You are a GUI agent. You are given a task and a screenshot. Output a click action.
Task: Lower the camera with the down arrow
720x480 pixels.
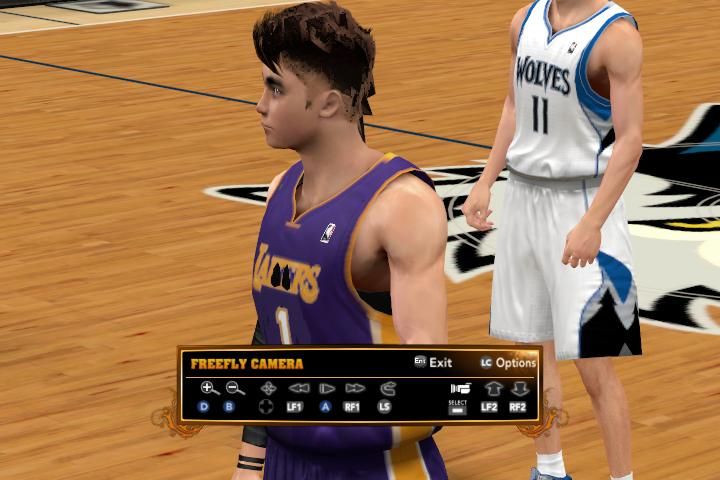coord(519,388)
